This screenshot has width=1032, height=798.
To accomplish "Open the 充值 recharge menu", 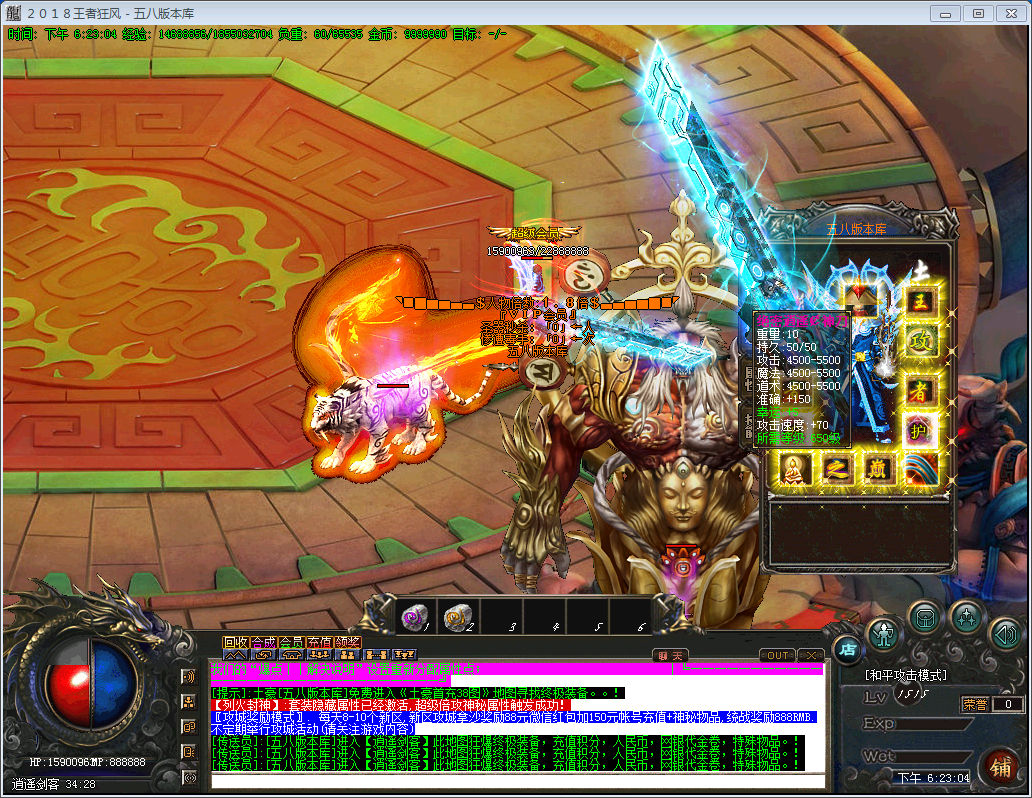I will pos(319,642).
